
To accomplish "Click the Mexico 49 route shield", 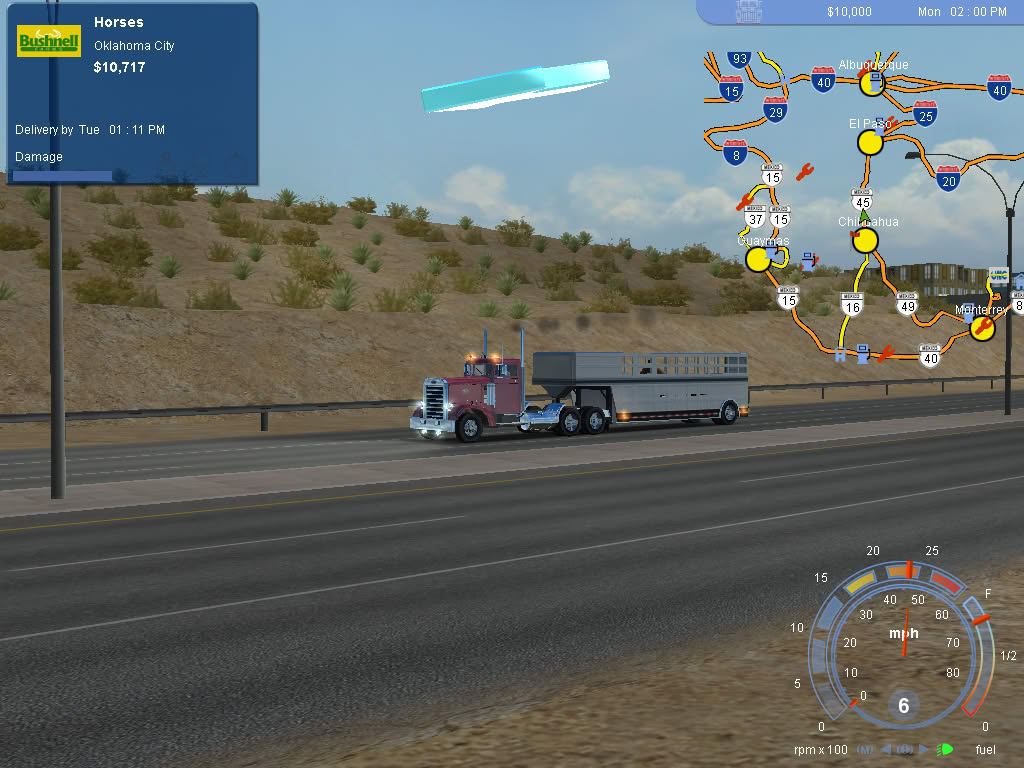I will point(907,304).
